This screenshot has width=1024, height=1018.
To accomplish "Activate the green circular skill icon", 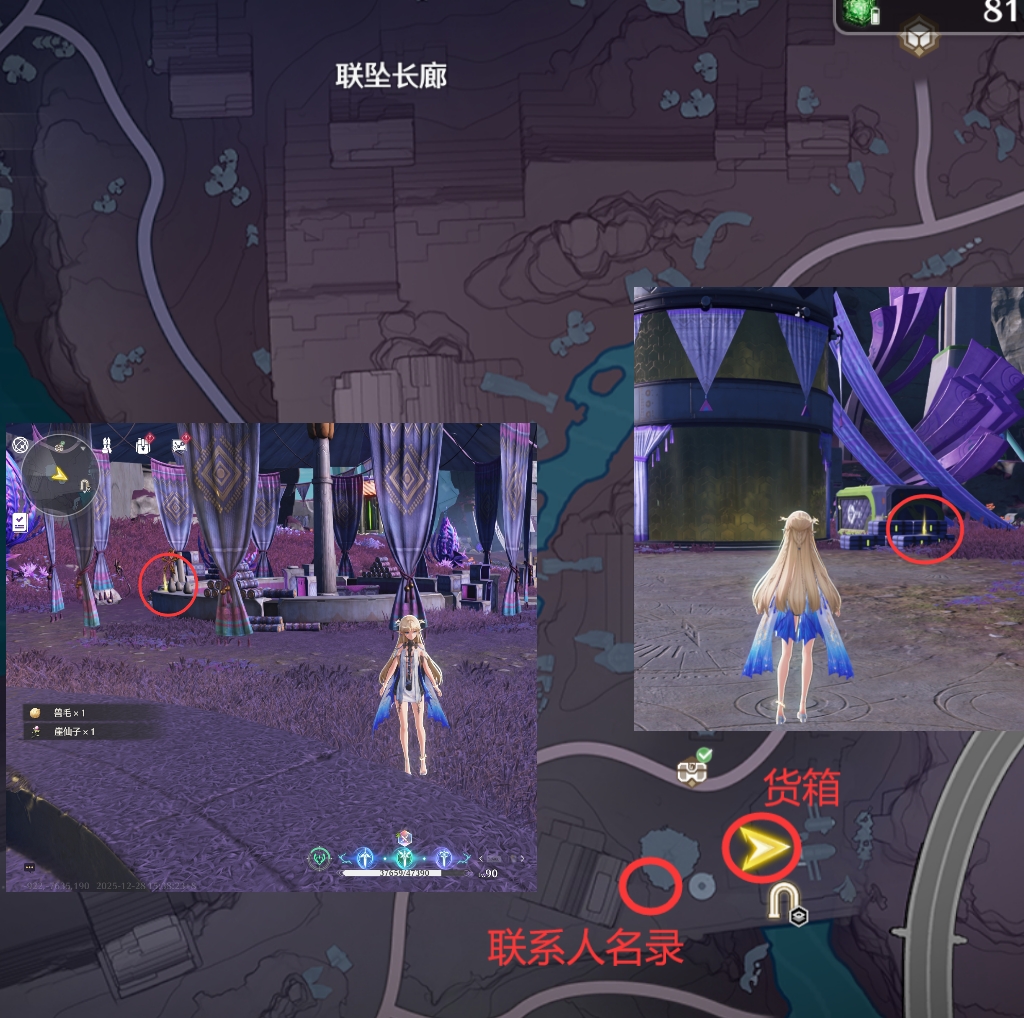I will point(320,857).
